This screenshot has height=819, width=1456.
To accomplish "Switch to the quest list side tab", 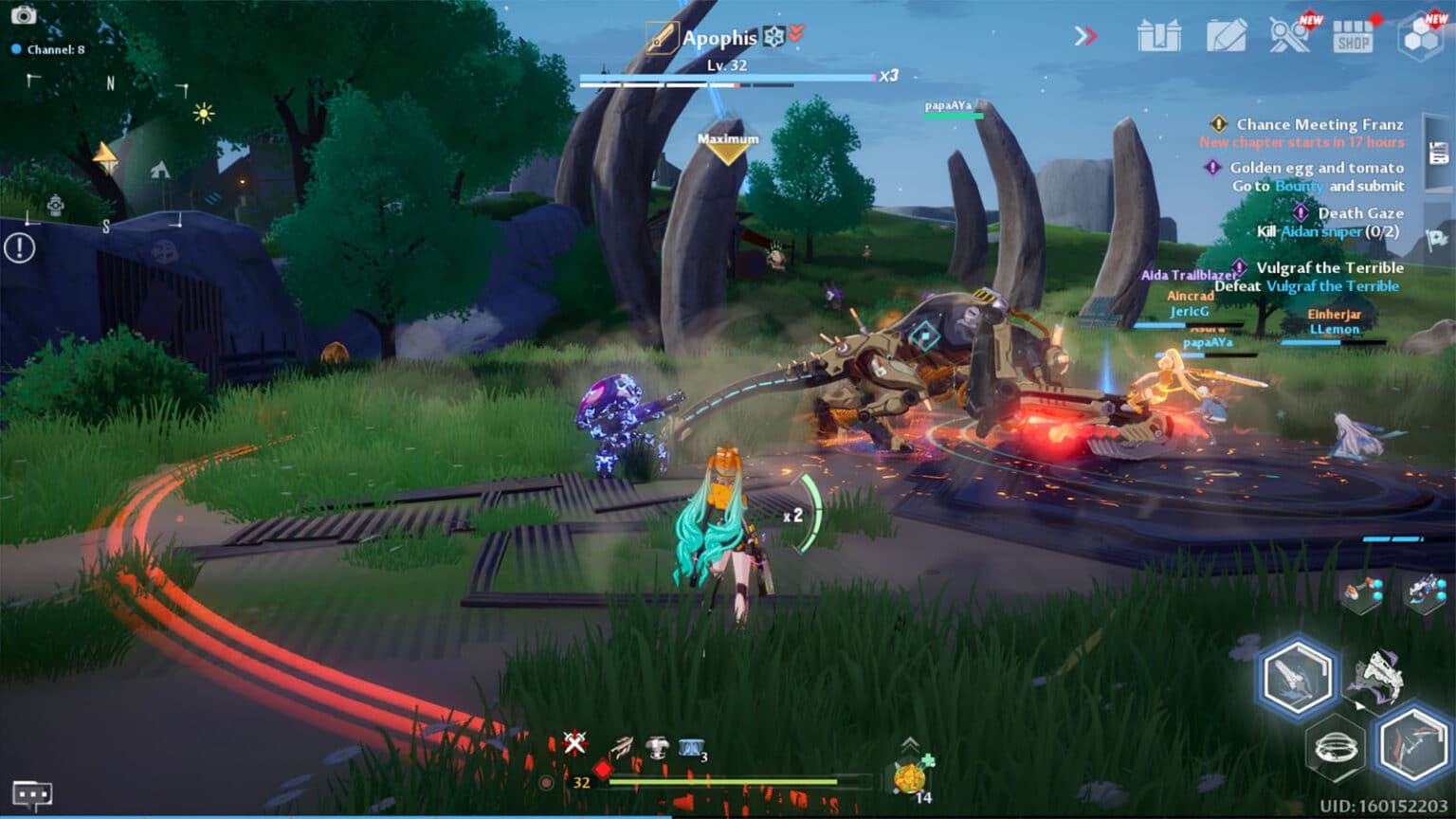I will [x=1438, y=153].
